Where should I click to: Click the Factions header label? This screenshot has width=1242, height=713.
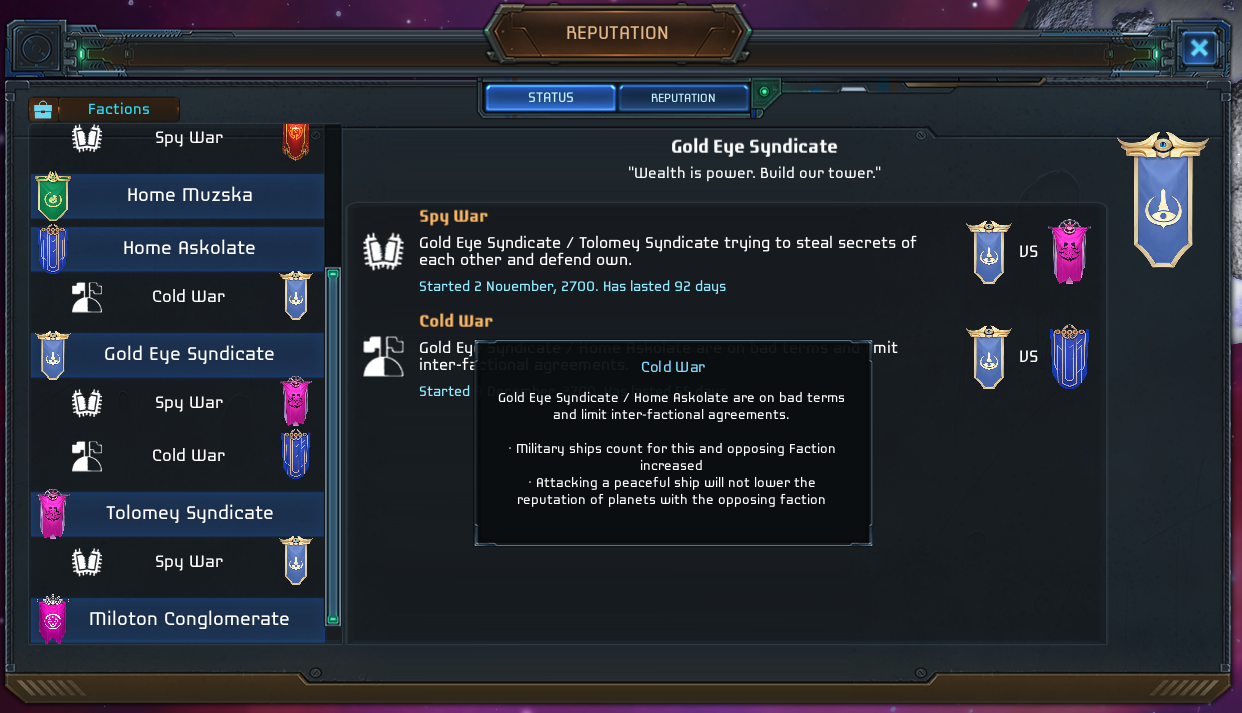[118, 109]
